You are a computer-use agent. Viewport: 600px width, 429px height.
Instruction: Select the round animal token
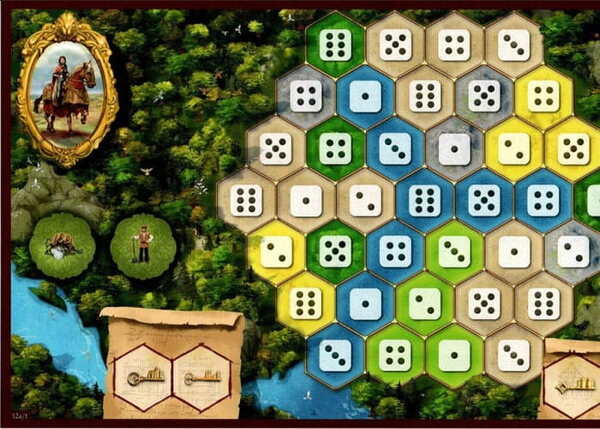coord(62,245)
